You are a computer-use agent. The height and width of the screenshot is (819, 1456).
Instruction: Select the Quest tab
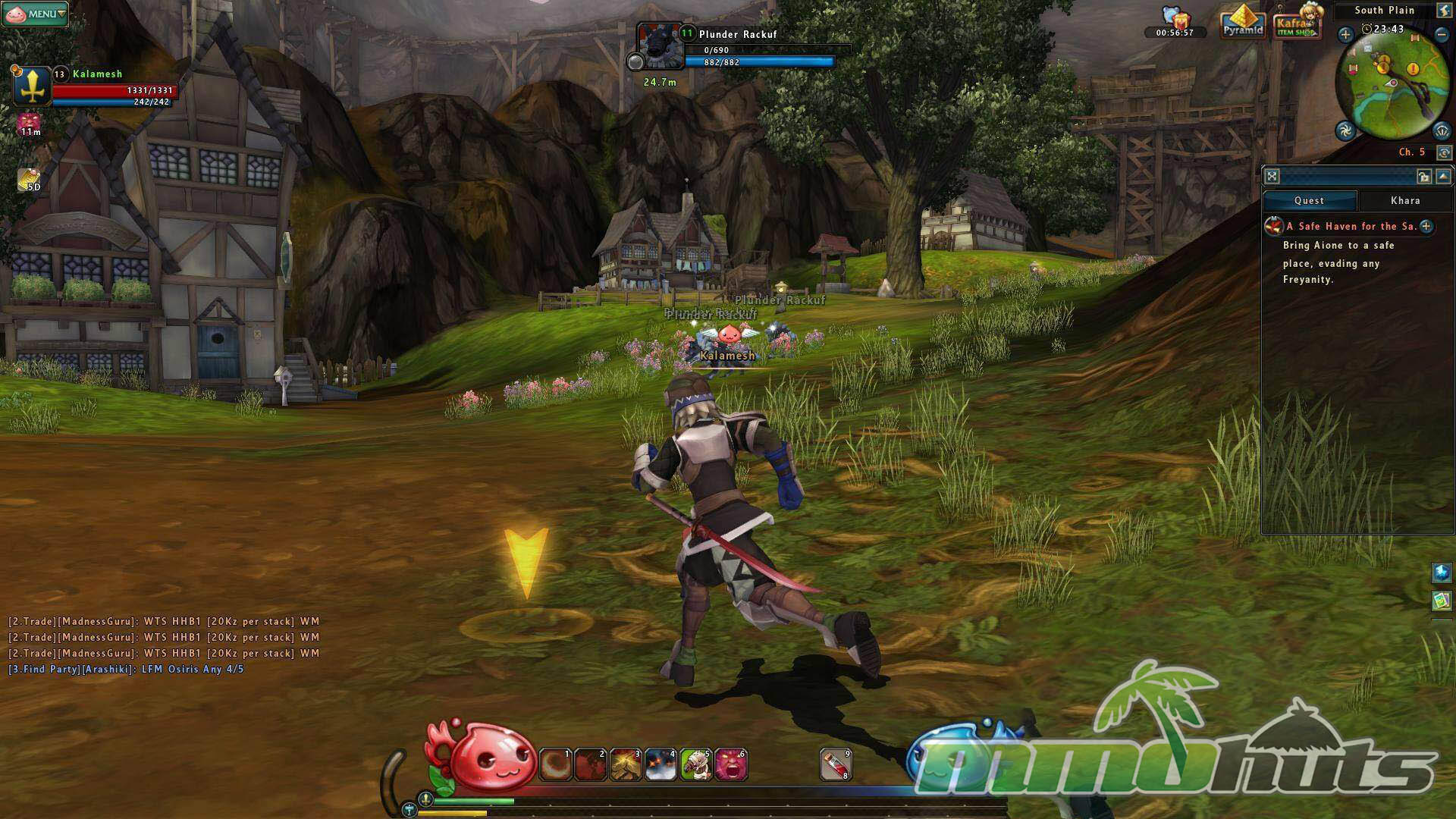[x=1309, y=201]
